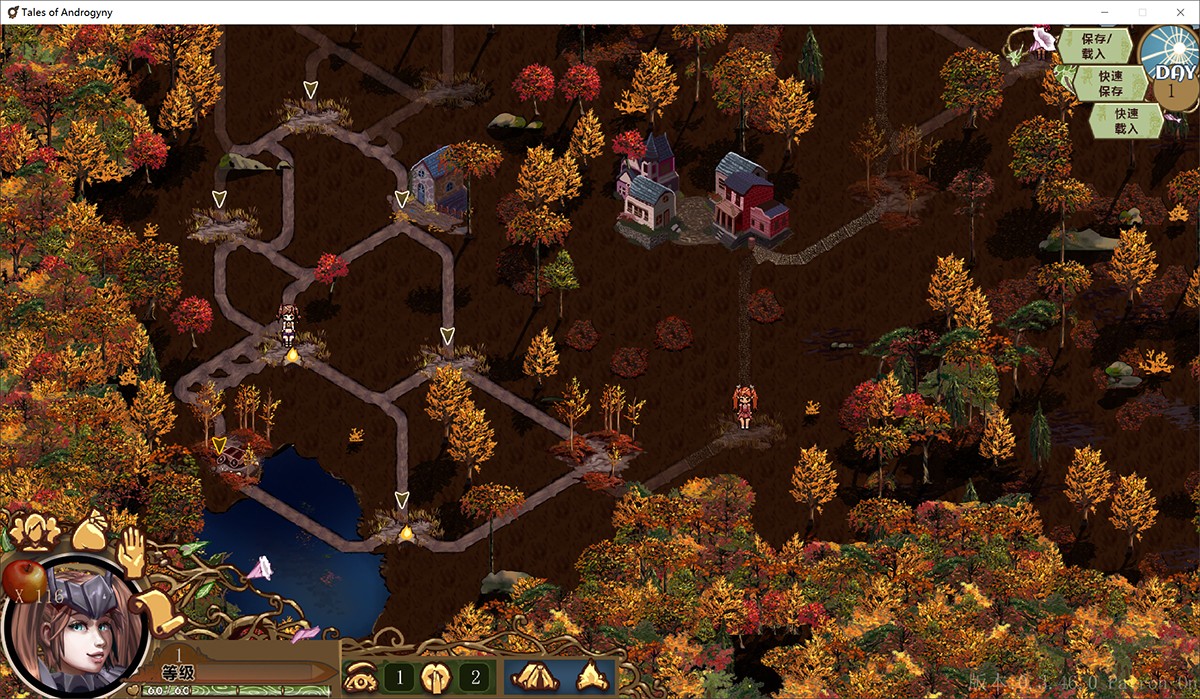Select the golden open hand icon

coord(133,551)
